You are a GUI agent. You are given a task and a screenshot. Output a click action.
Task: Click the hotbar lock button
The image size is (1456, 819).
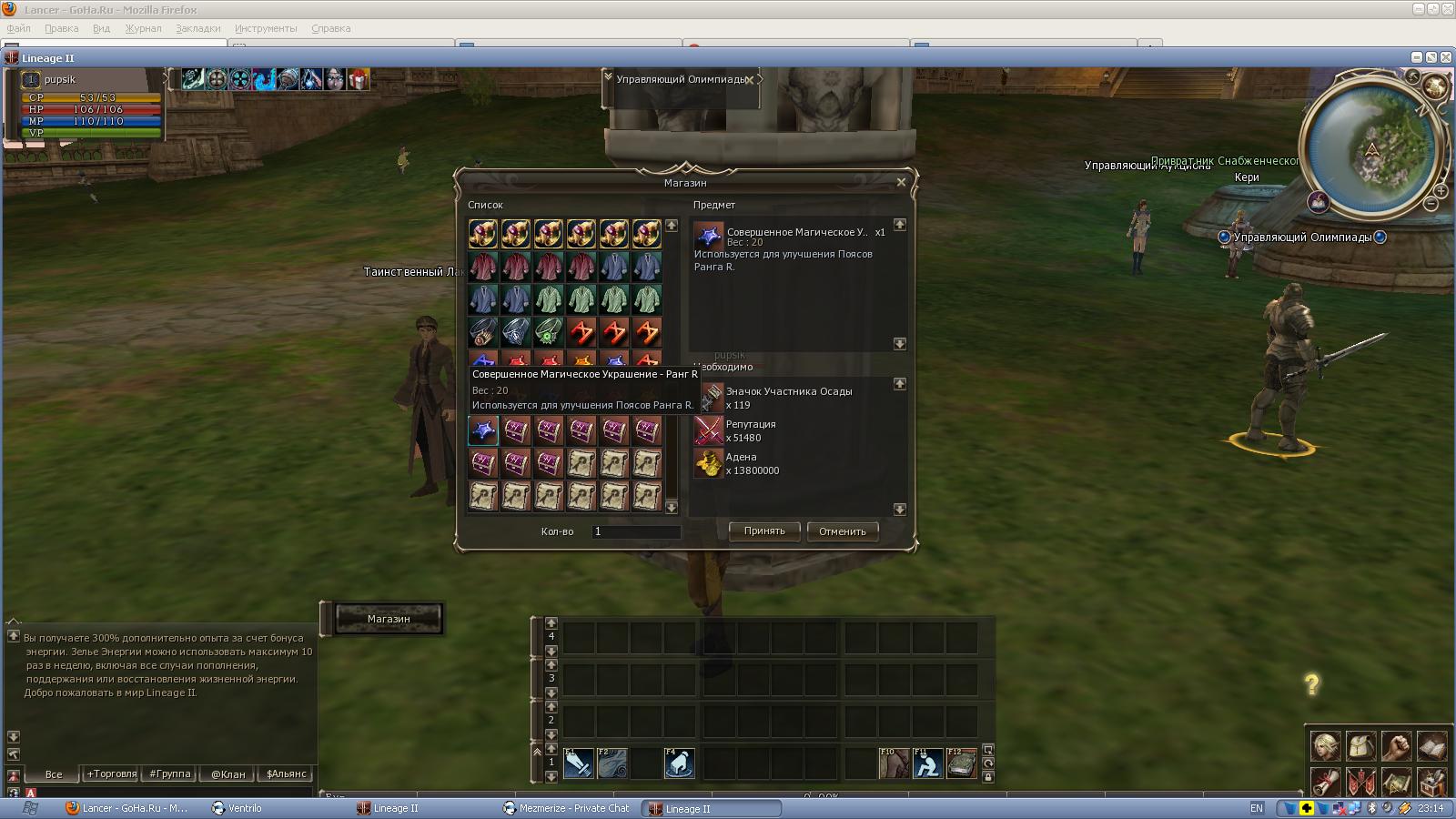(988, 776)
